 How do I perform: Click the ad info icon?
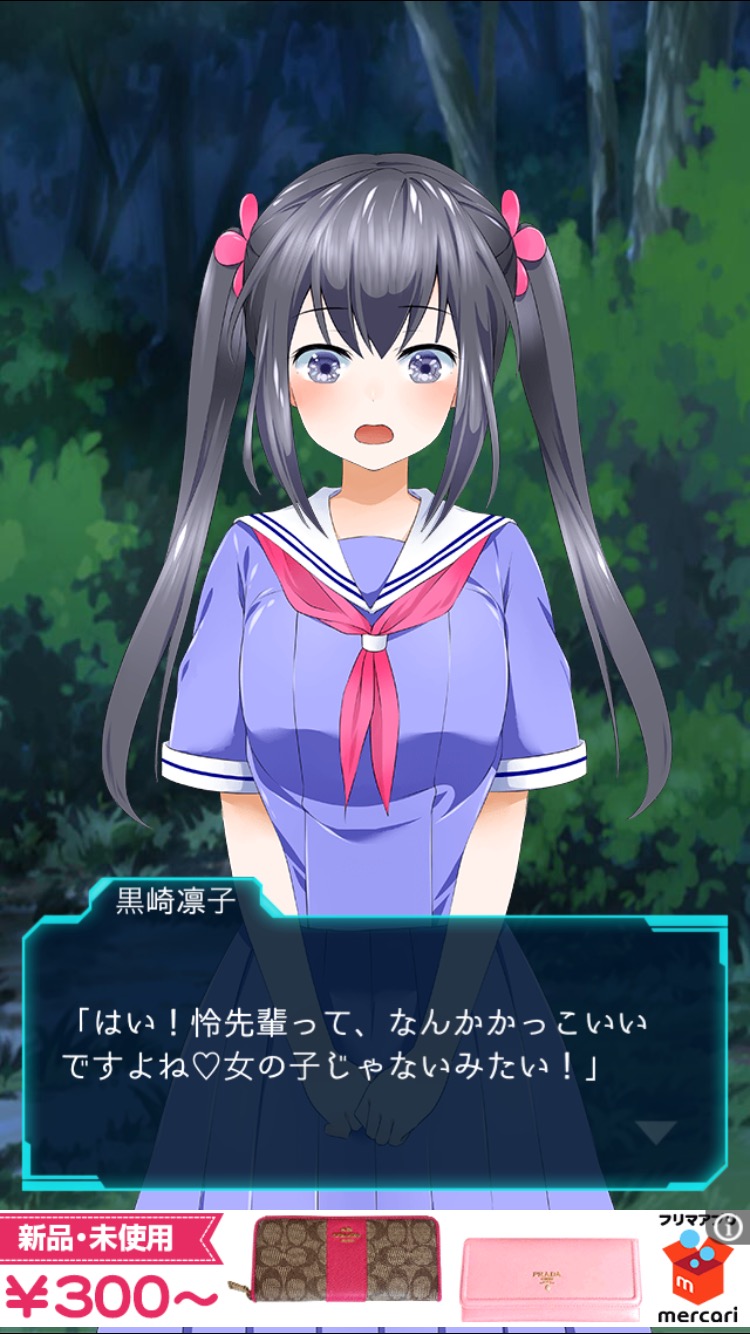tap(728, 1224)
